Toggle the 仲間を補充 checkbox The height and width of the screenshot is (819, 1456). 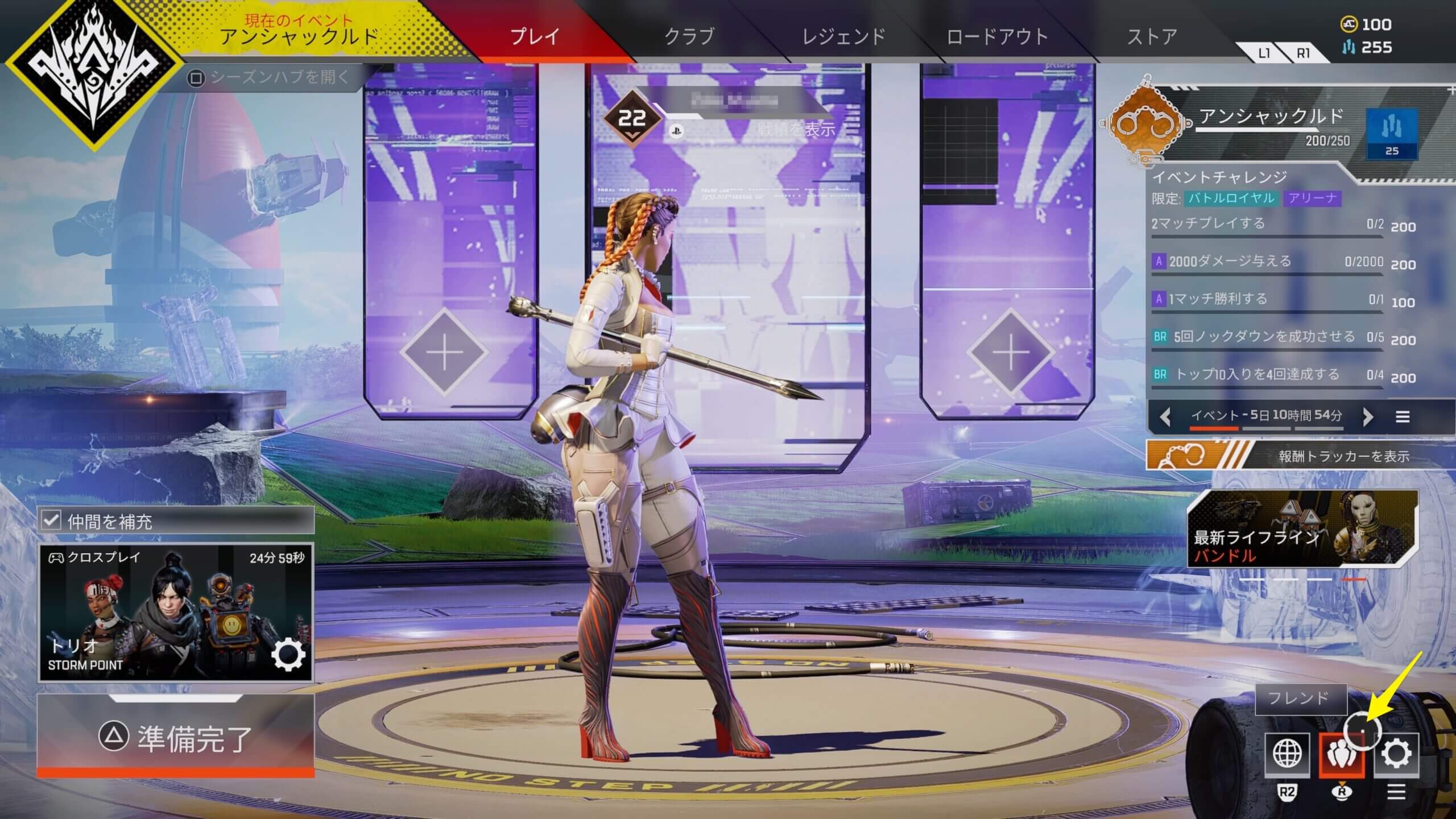(52, 520)
